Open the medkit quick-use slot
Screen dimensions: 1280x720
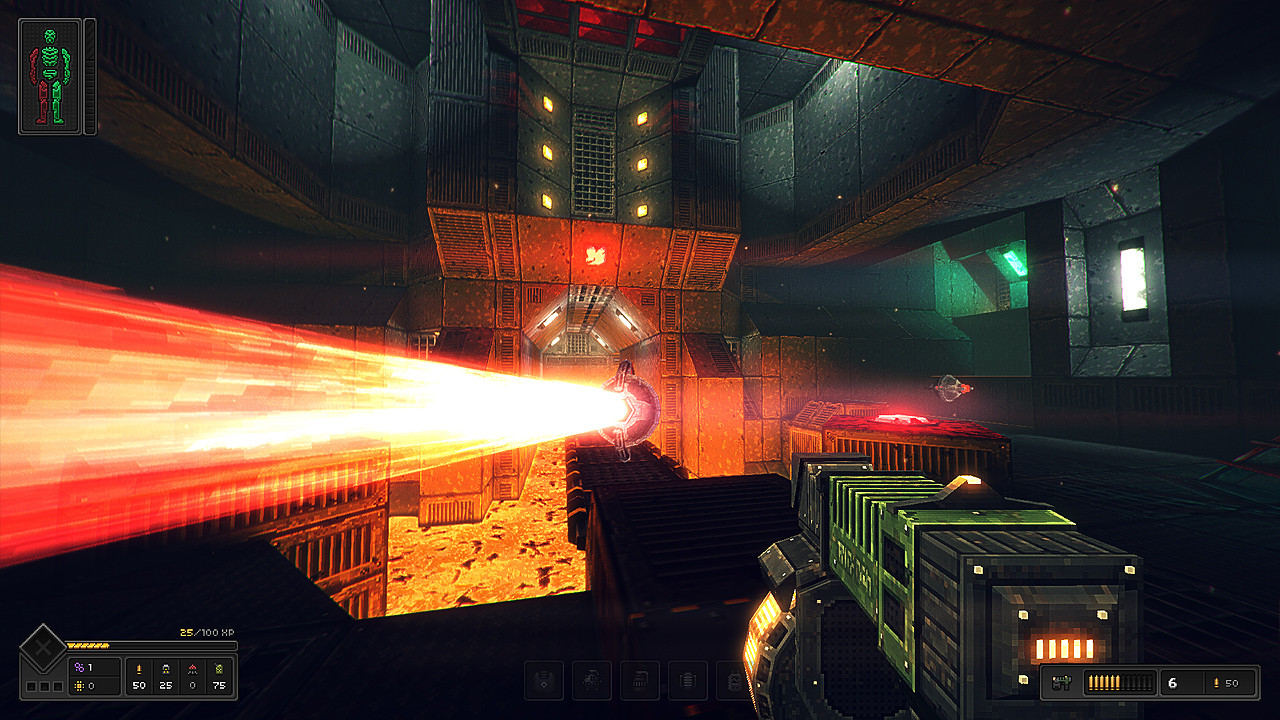tap(544, 679)
